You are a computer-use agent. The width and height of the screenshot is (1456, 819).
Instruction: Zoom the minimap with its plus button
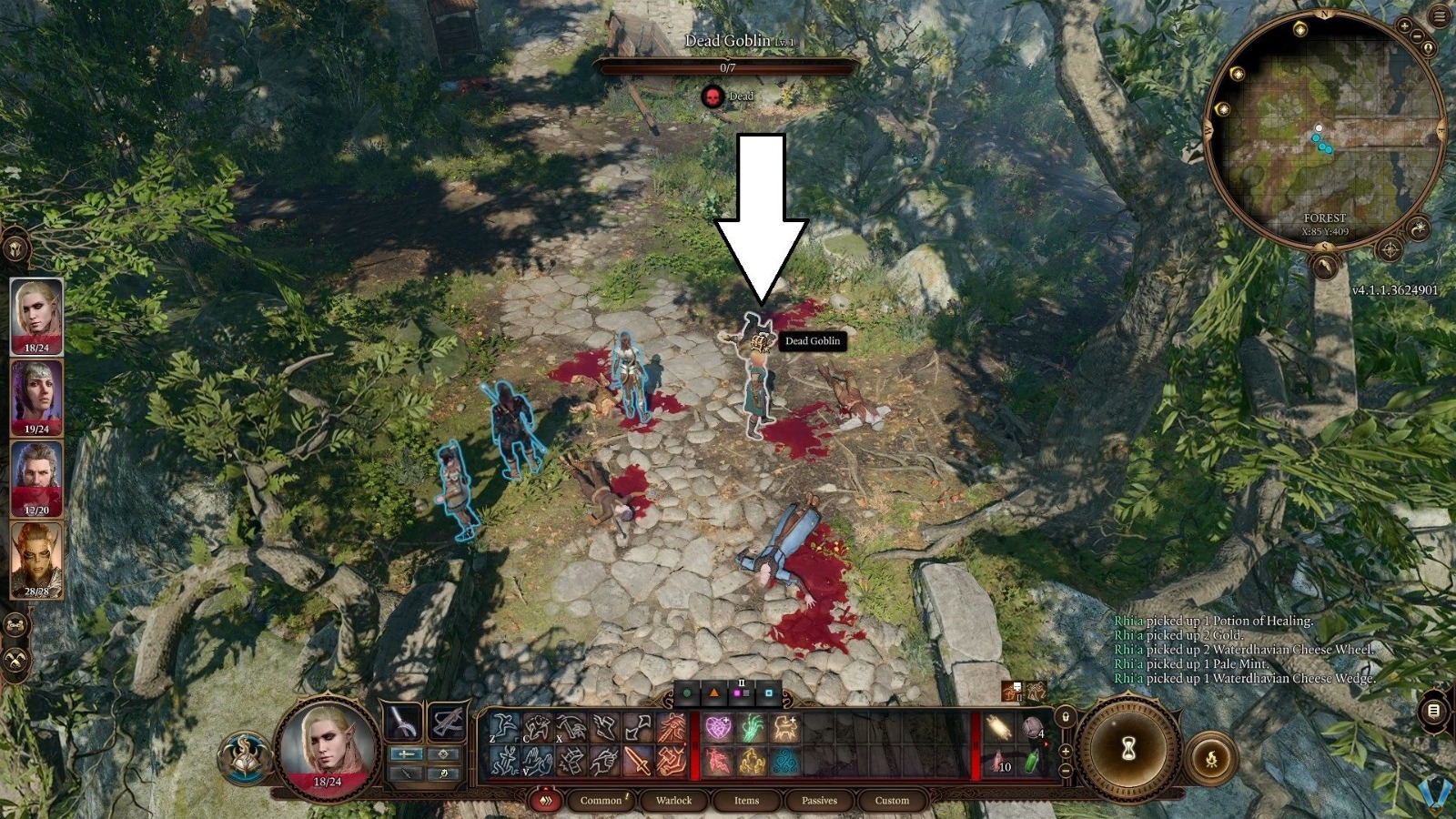(1404, 25)
